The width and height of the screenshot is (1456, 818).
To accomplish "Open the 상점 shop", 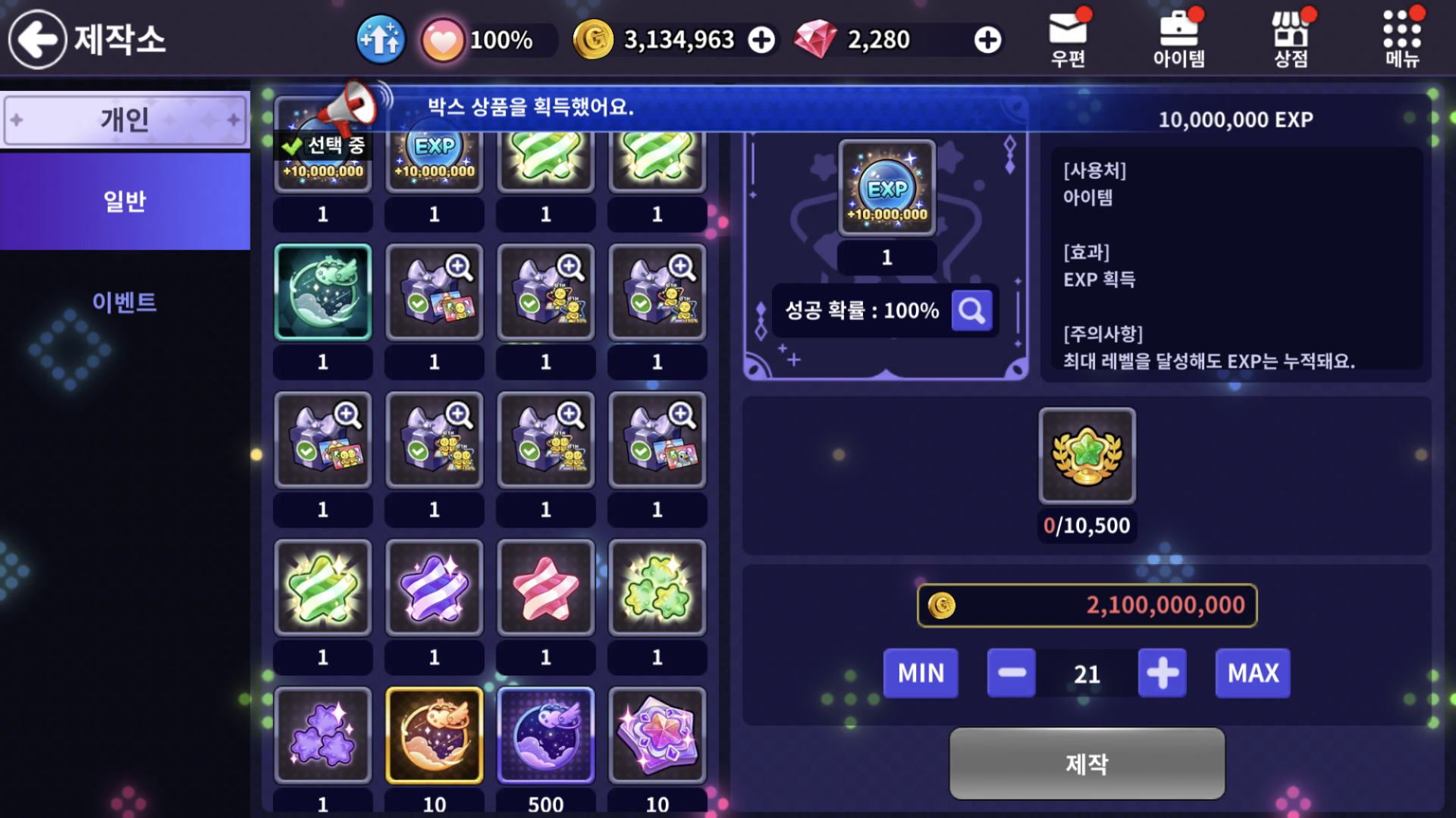I will tap(1290, 39).
